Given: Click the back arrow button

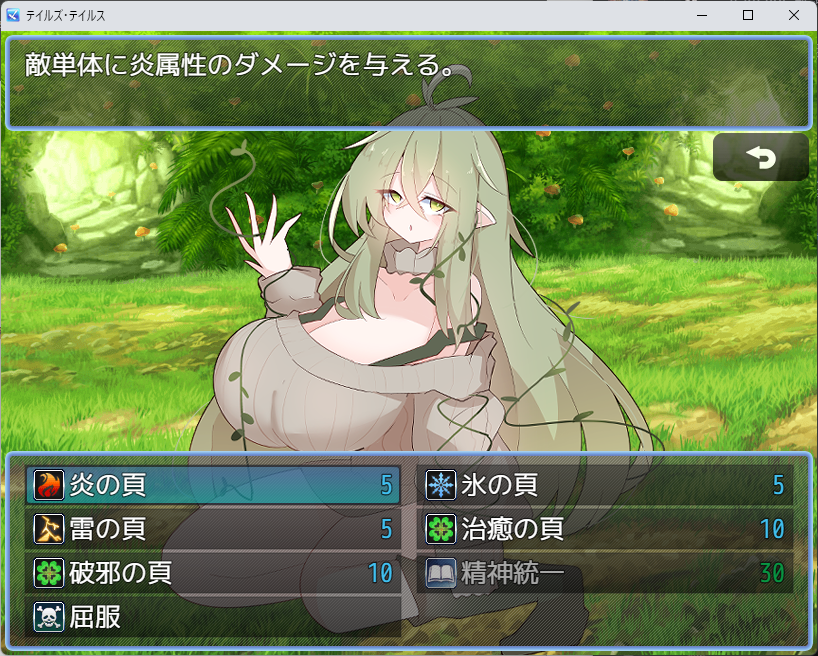Looking at the screenshot, I should coord(760,157).
